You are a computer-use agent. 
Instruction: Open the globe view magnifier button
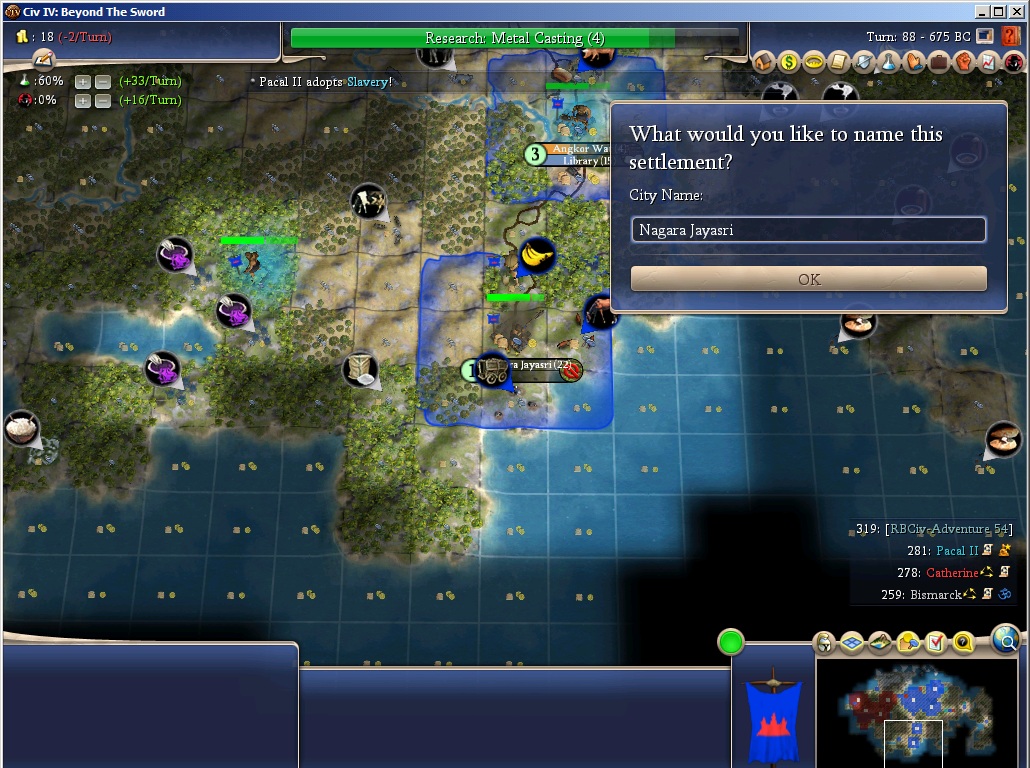click(1006, 639)
